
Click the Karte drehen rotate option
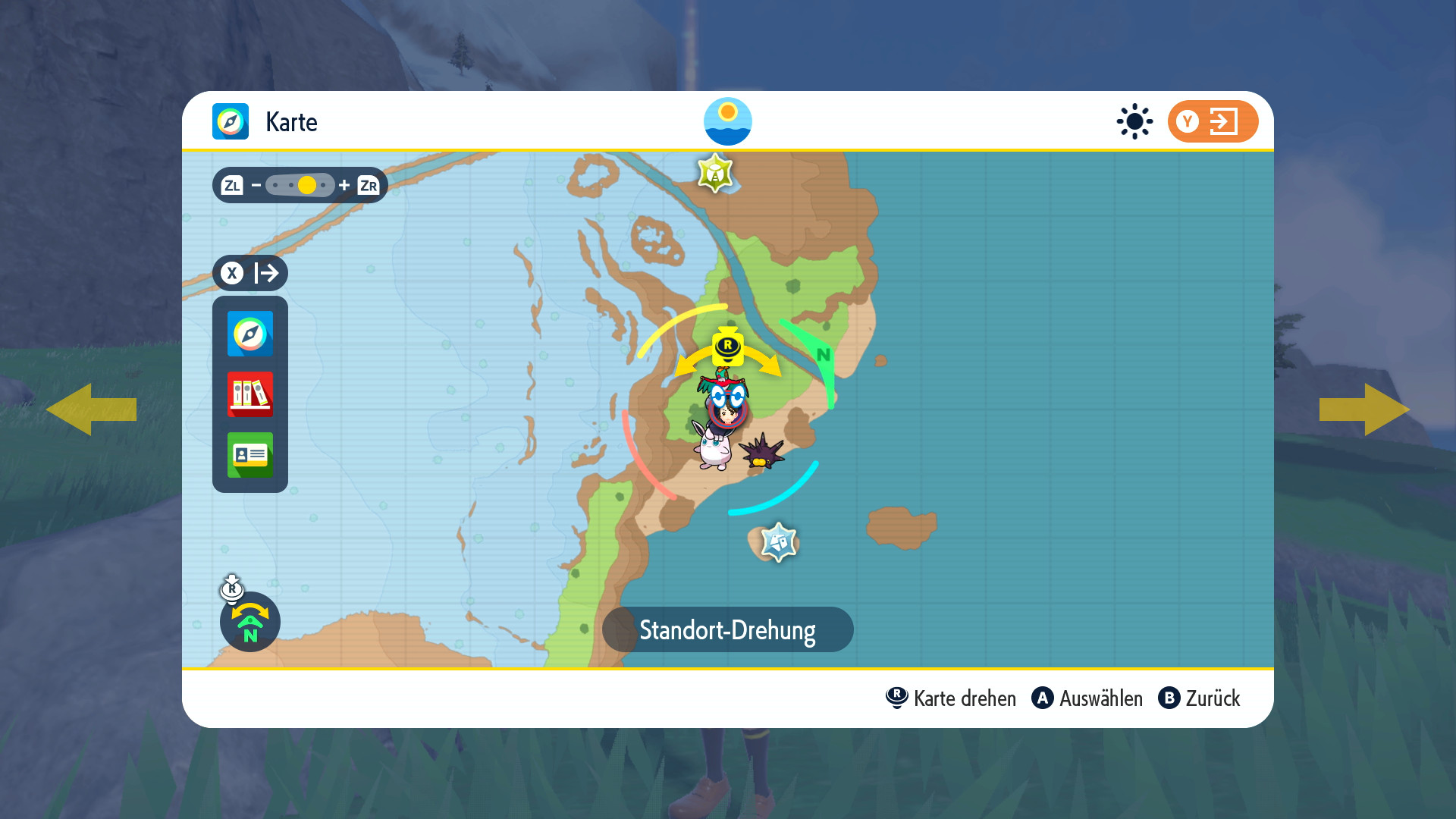(x=951, y=698)
